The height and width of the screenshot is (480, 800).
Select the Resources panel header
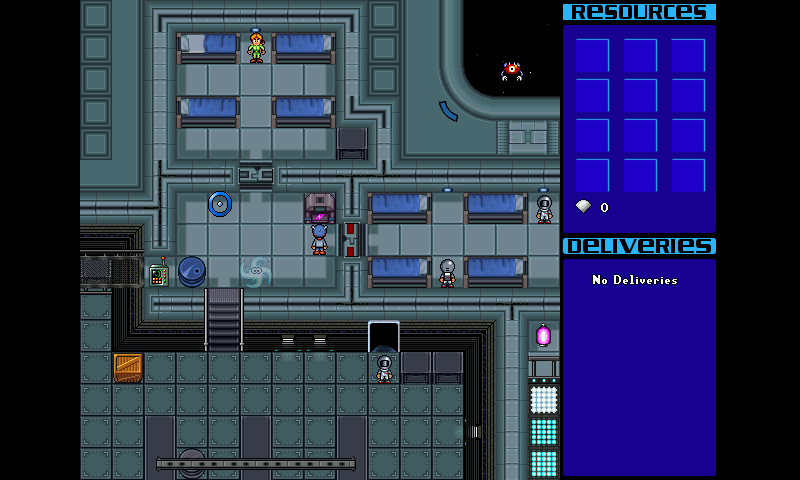pyautogui.click(x=639, y=12)
